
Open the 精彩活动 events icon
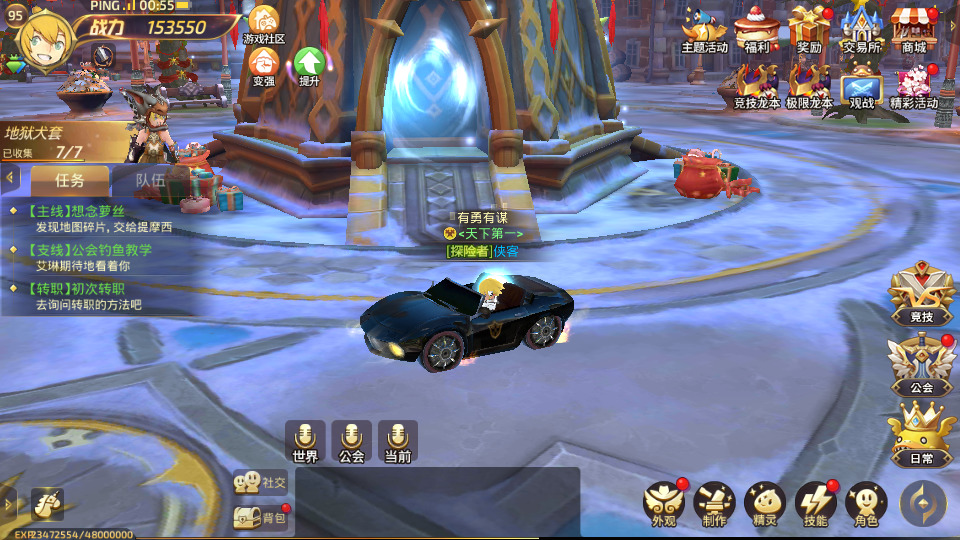click(913, 86)
